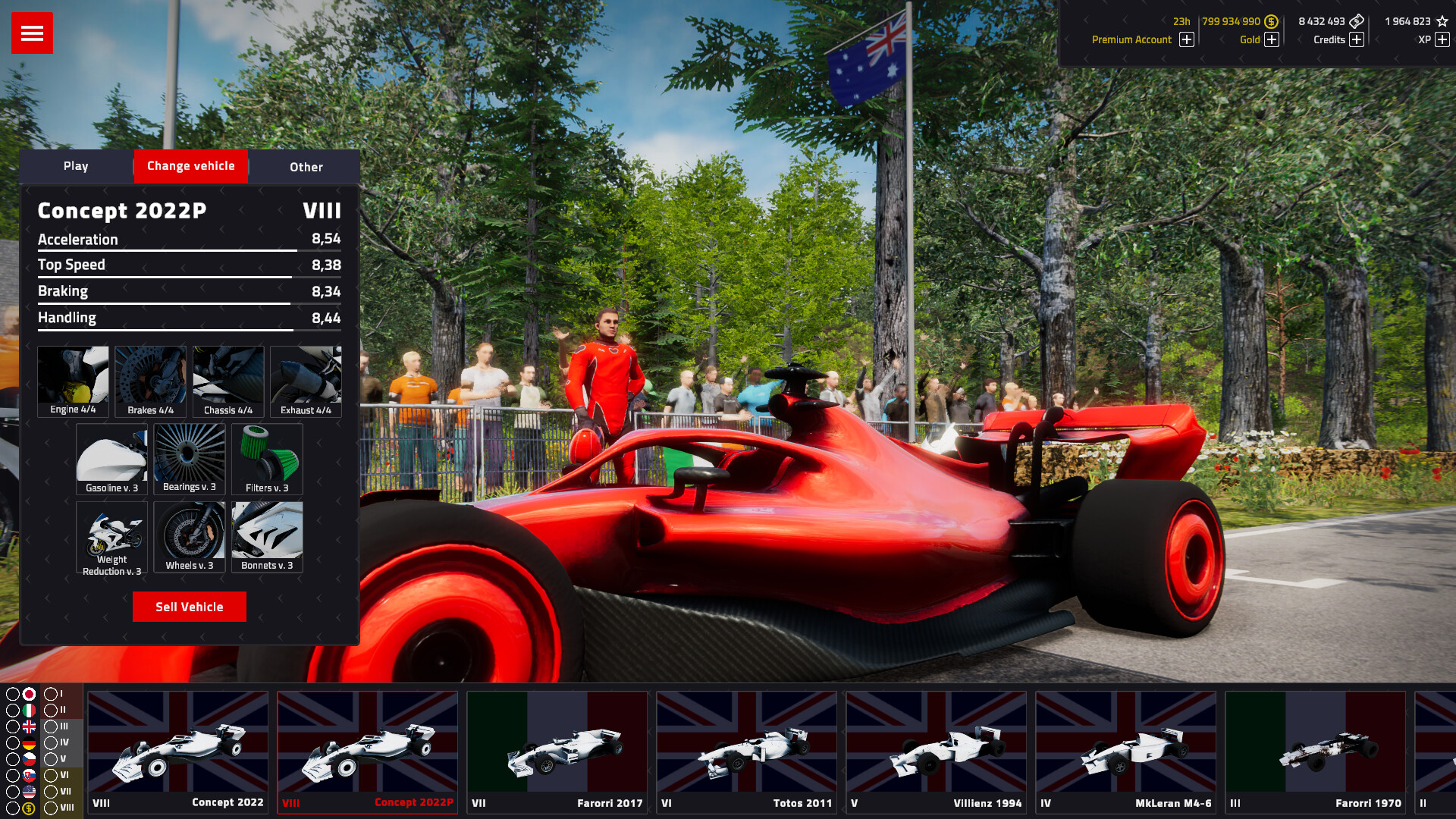1456x819 pixels.
Task: Enable the tier III filter circle
Action: tap(50, 726)
